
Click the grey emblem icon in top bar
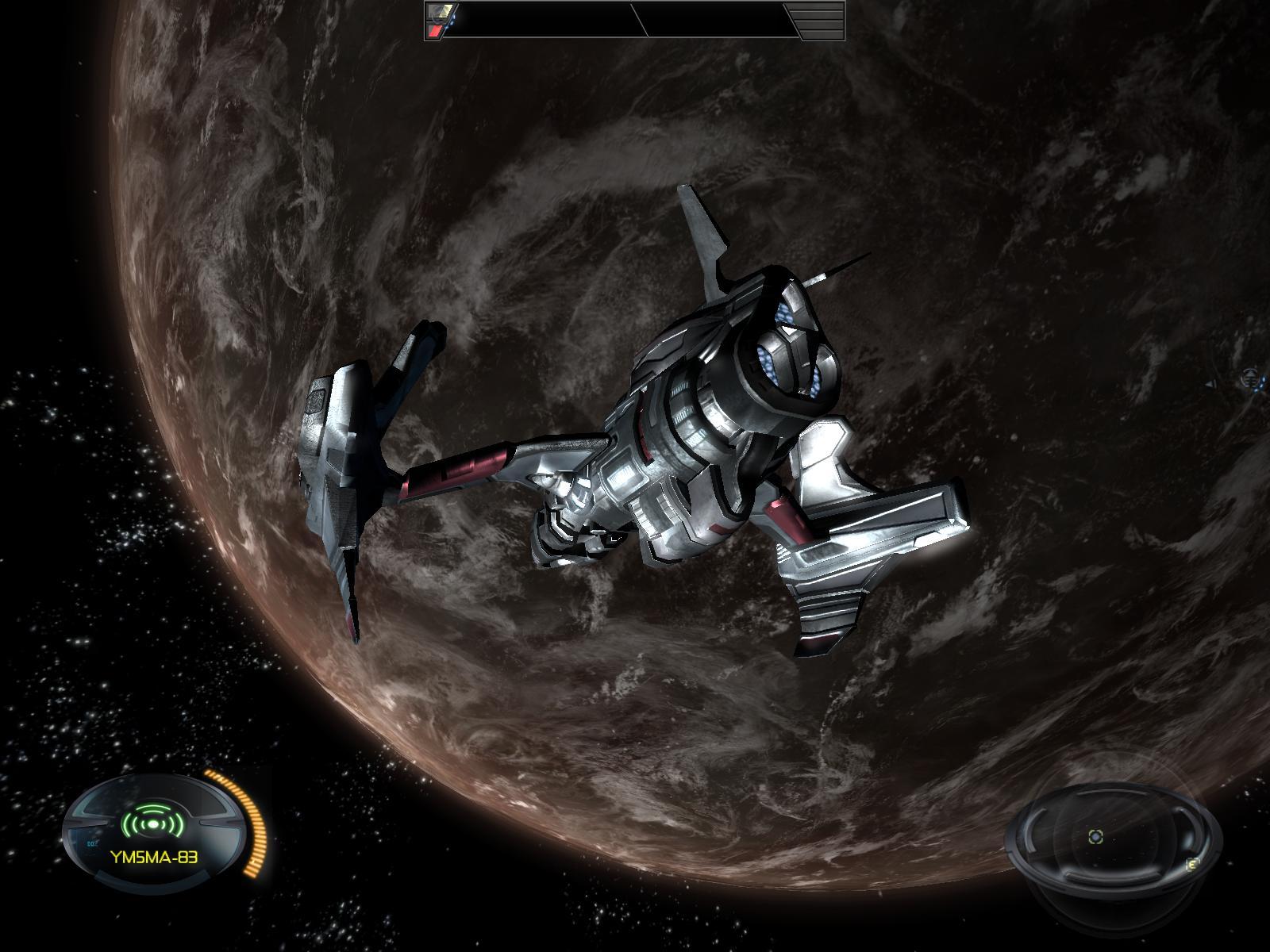pos(440,11)
